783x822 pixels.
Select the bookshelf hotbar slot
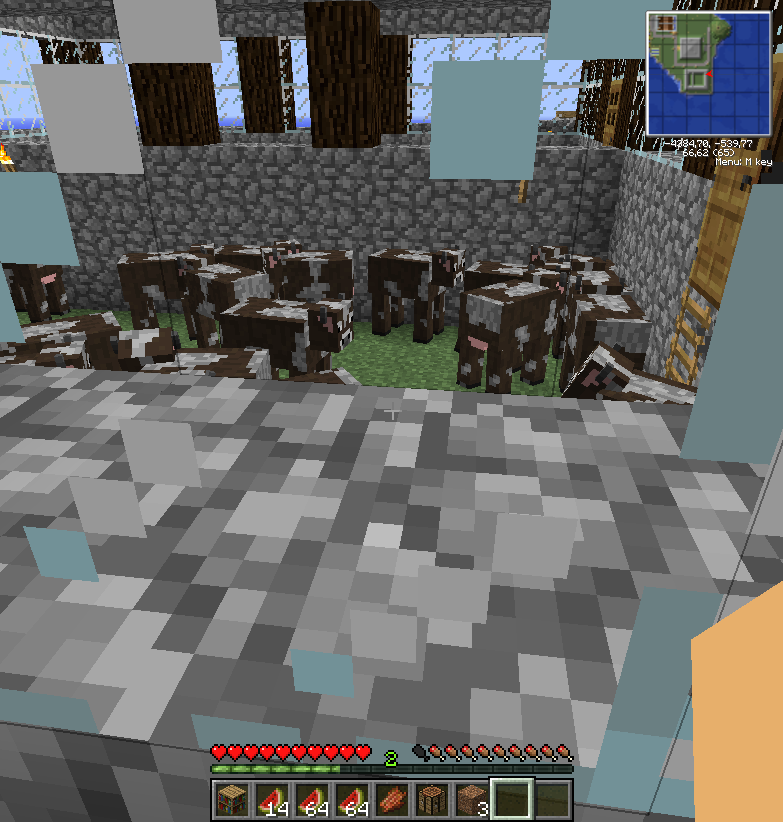point(231,800)
